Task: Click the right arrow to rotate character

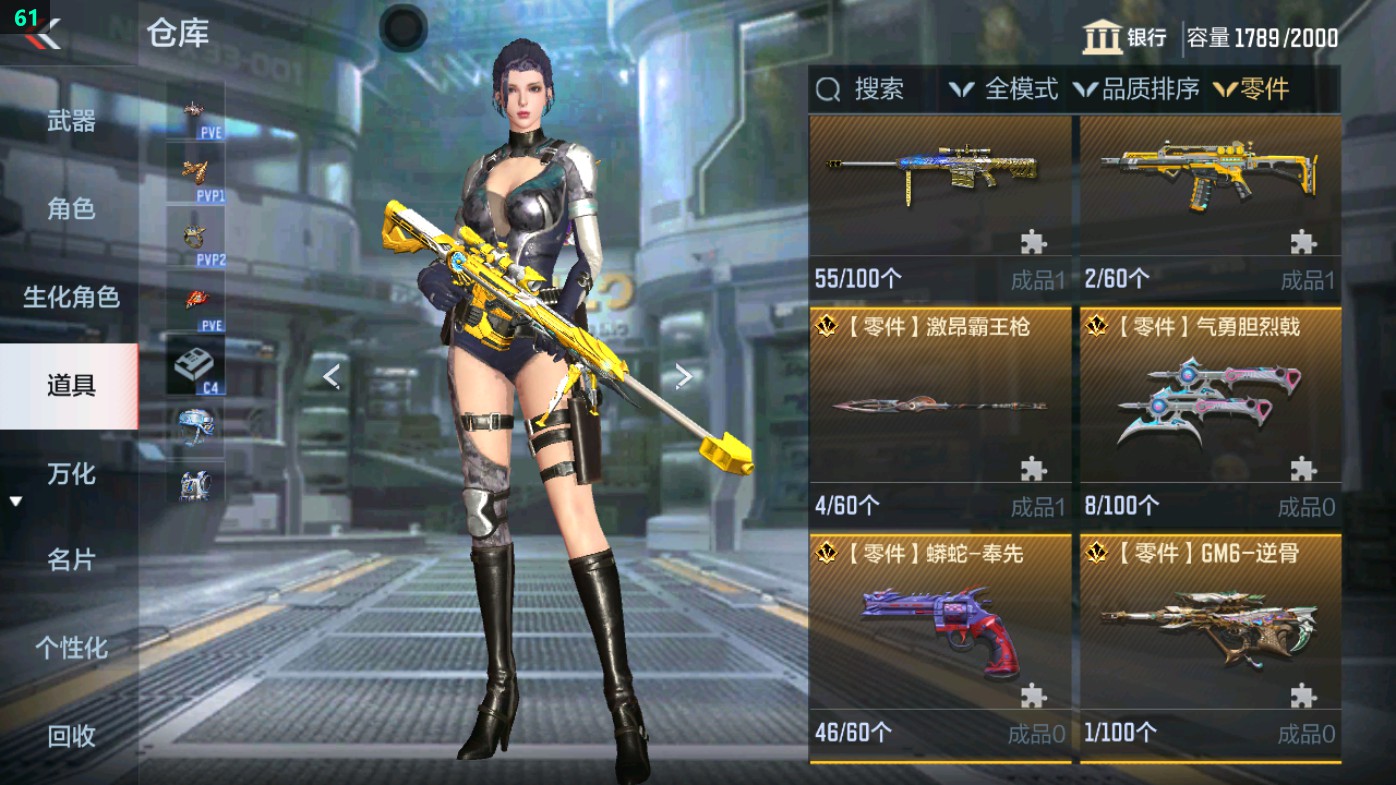Action: [685, 375]
